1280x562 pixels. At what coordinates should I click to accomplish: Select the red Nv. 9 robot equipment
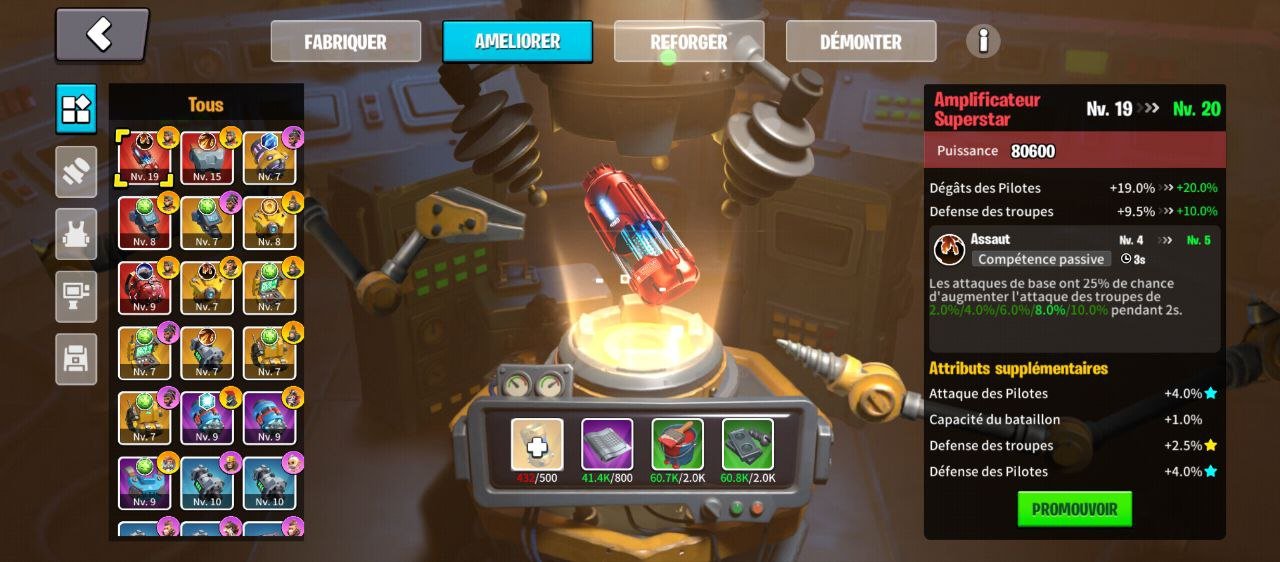click(x=145, y=288)
